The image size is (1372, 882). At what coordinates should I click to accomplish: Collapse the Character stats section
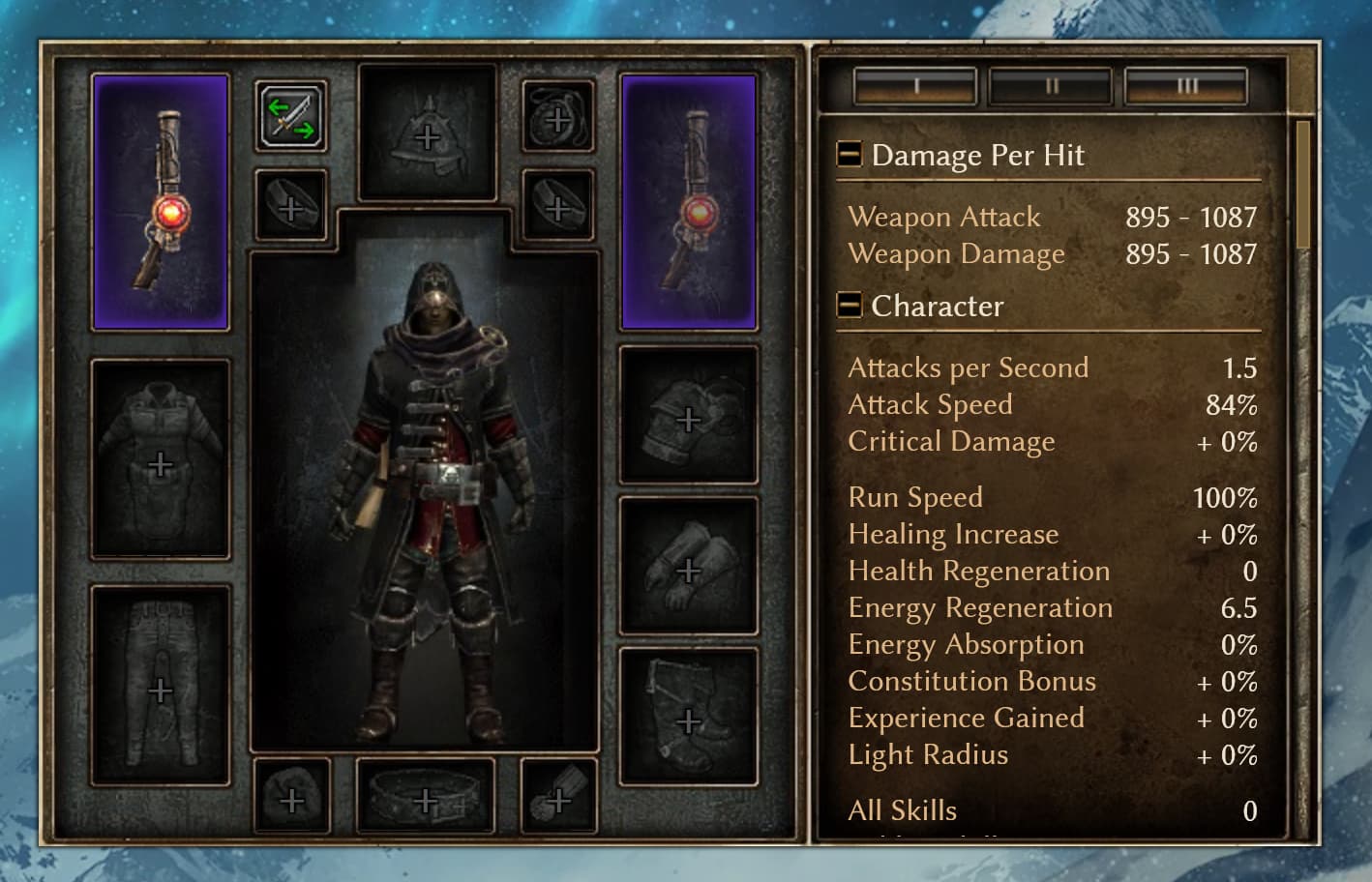tap(849, 306)
